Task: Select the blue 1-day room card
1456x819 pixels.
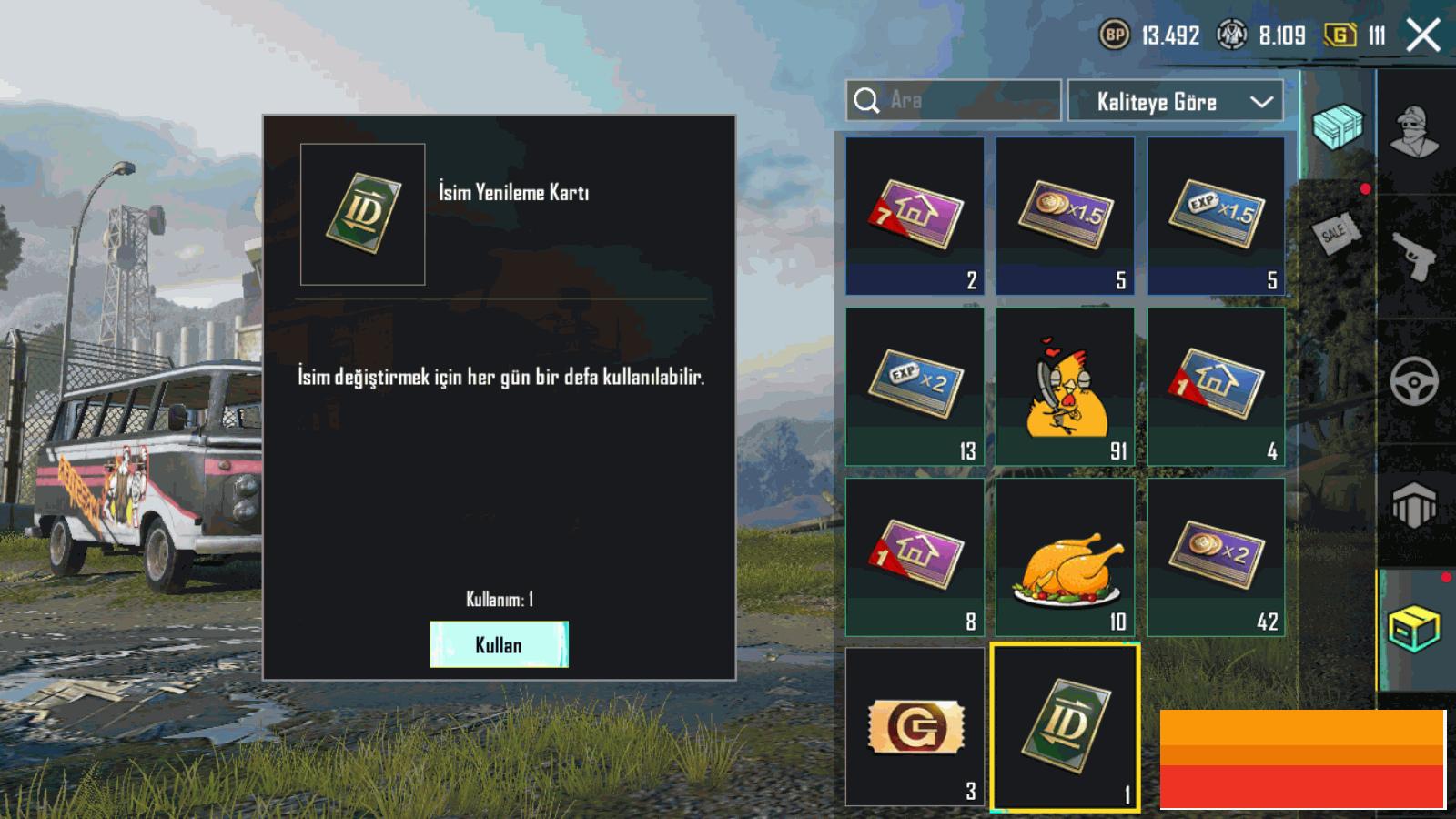Action: tap(1216, 388)
